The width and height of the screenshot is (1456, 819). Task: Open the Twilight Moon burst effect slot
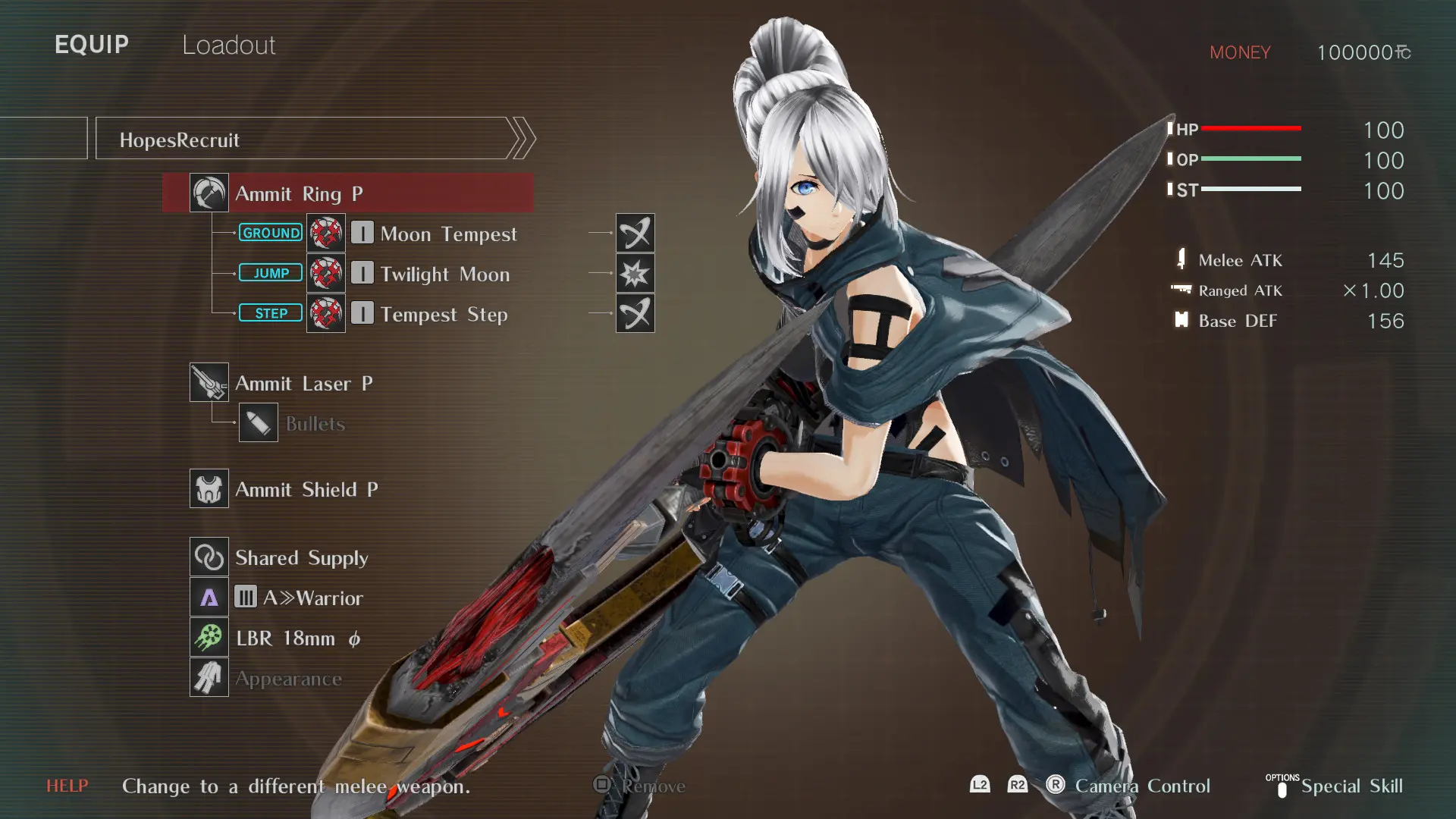pyautogui.click(x=635, y=273)
